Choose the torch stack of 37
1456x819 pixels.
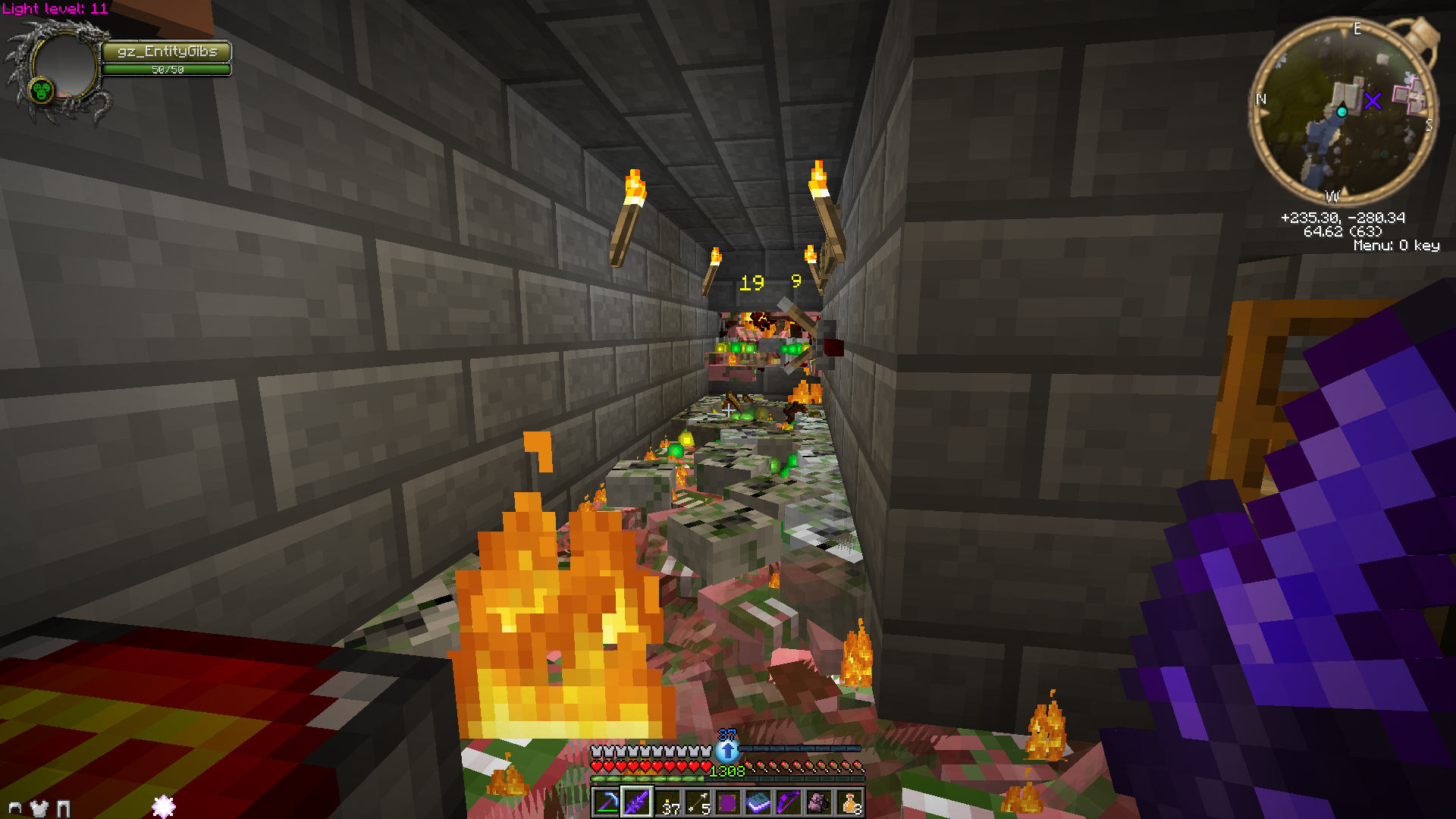click(x=667, y=802)
